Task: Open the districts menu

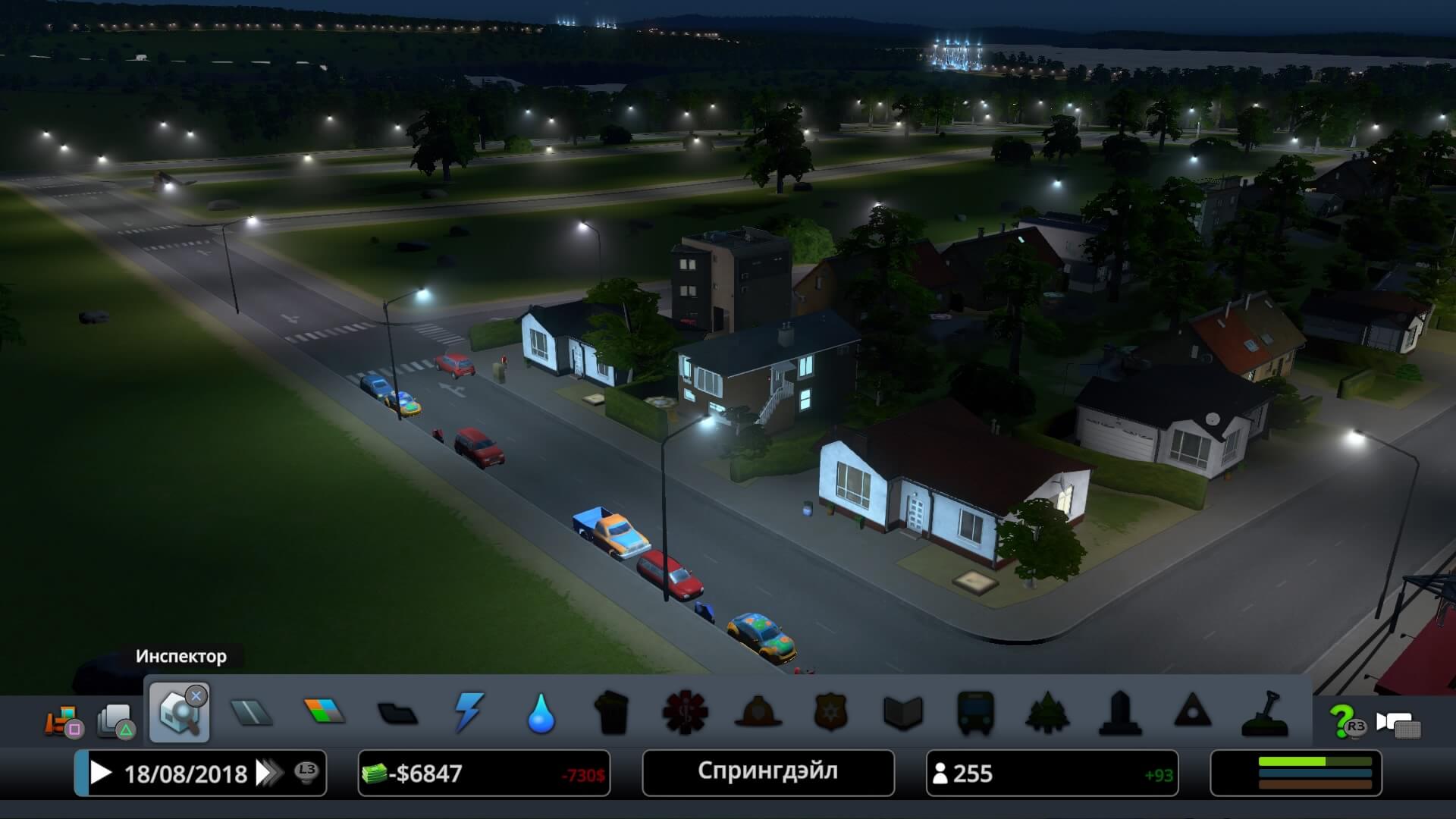Action: [397, 714]
